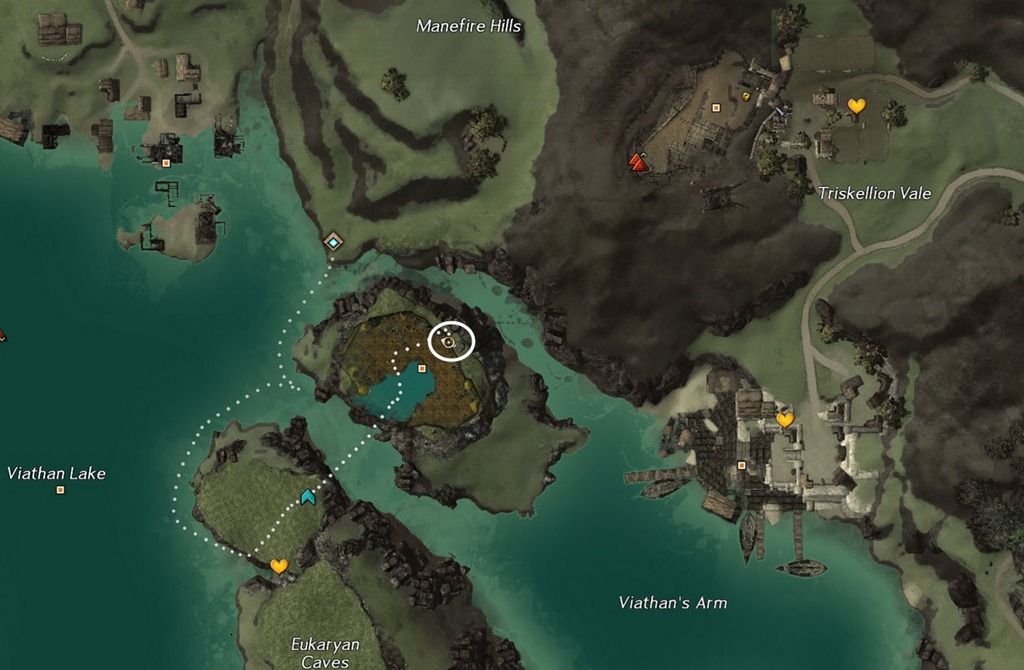Select the point of interest in the hillside camp
1024x670 pixels.
716,107
